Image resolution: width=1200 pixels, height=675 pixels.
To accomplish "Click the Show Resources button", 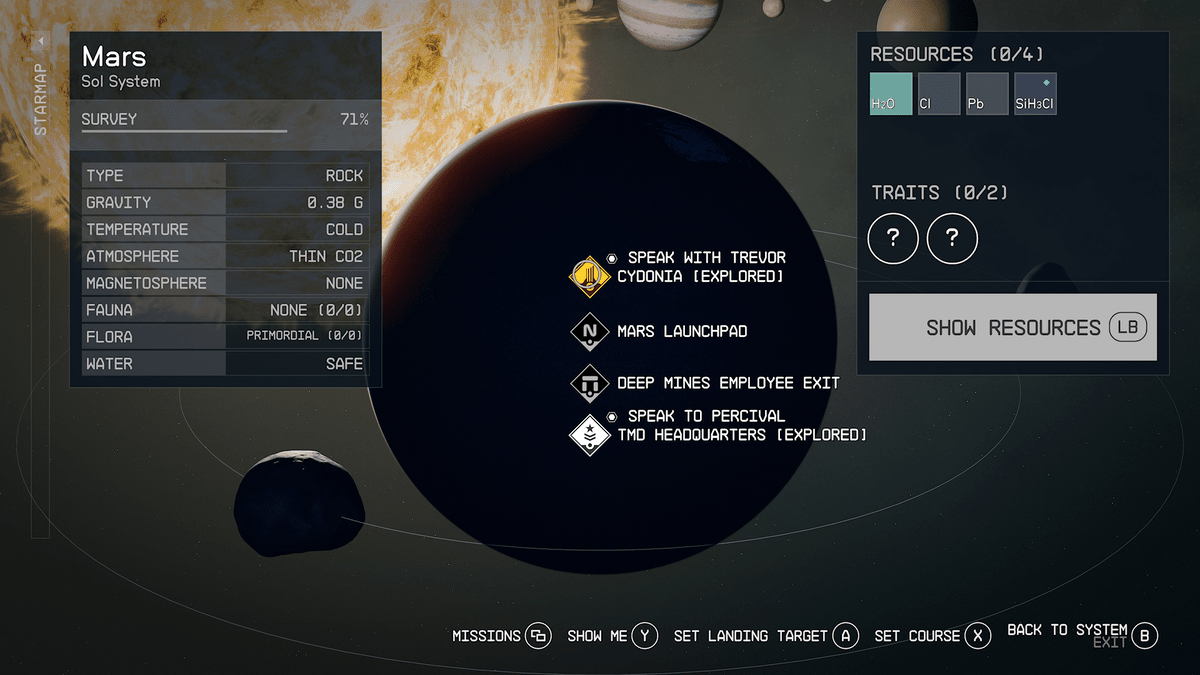I will pyautogui.click(x=1012, y=327).
